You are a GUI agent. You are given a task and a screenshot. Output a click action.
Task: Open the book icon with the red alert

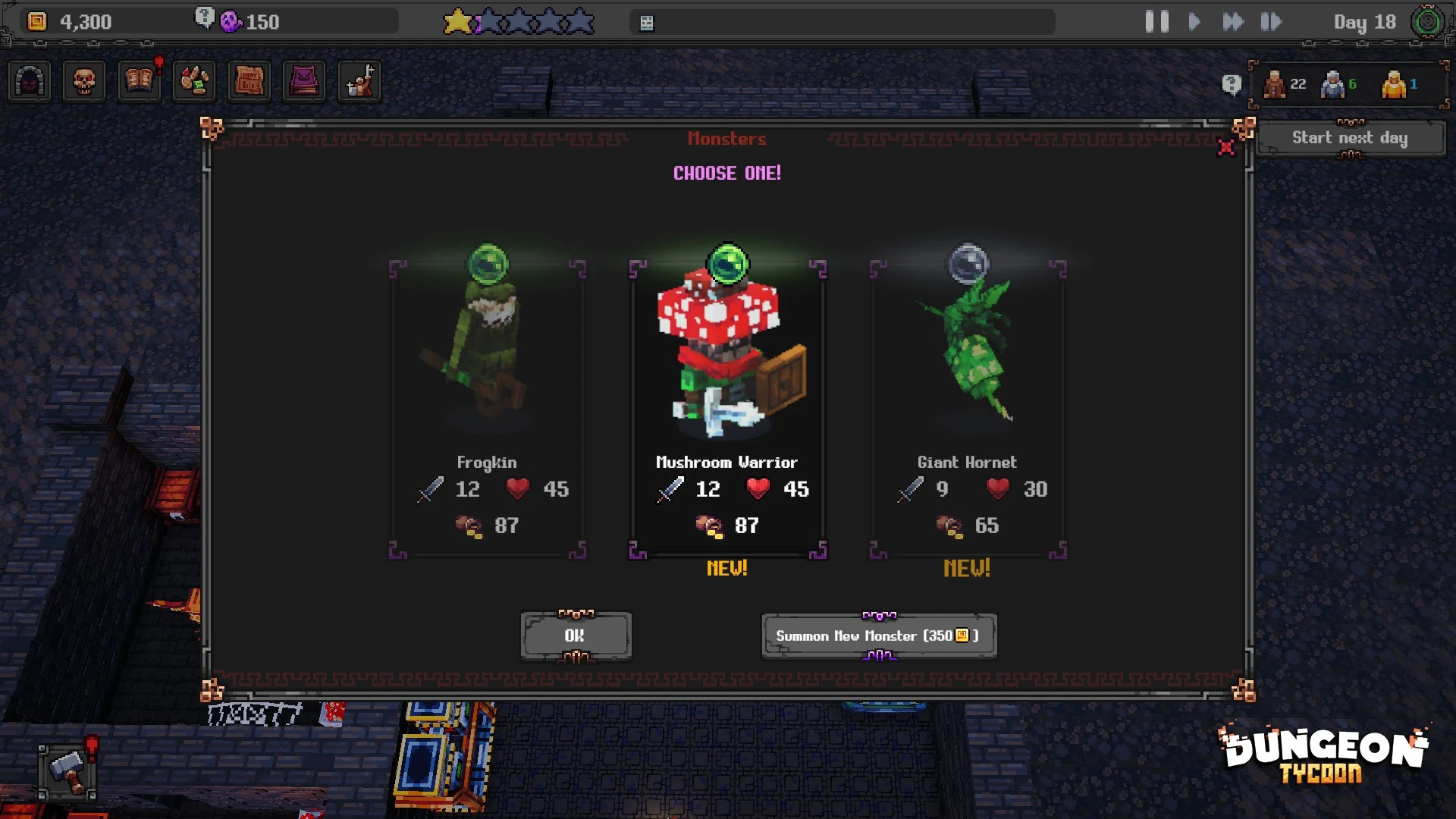(x=140, y=81)
